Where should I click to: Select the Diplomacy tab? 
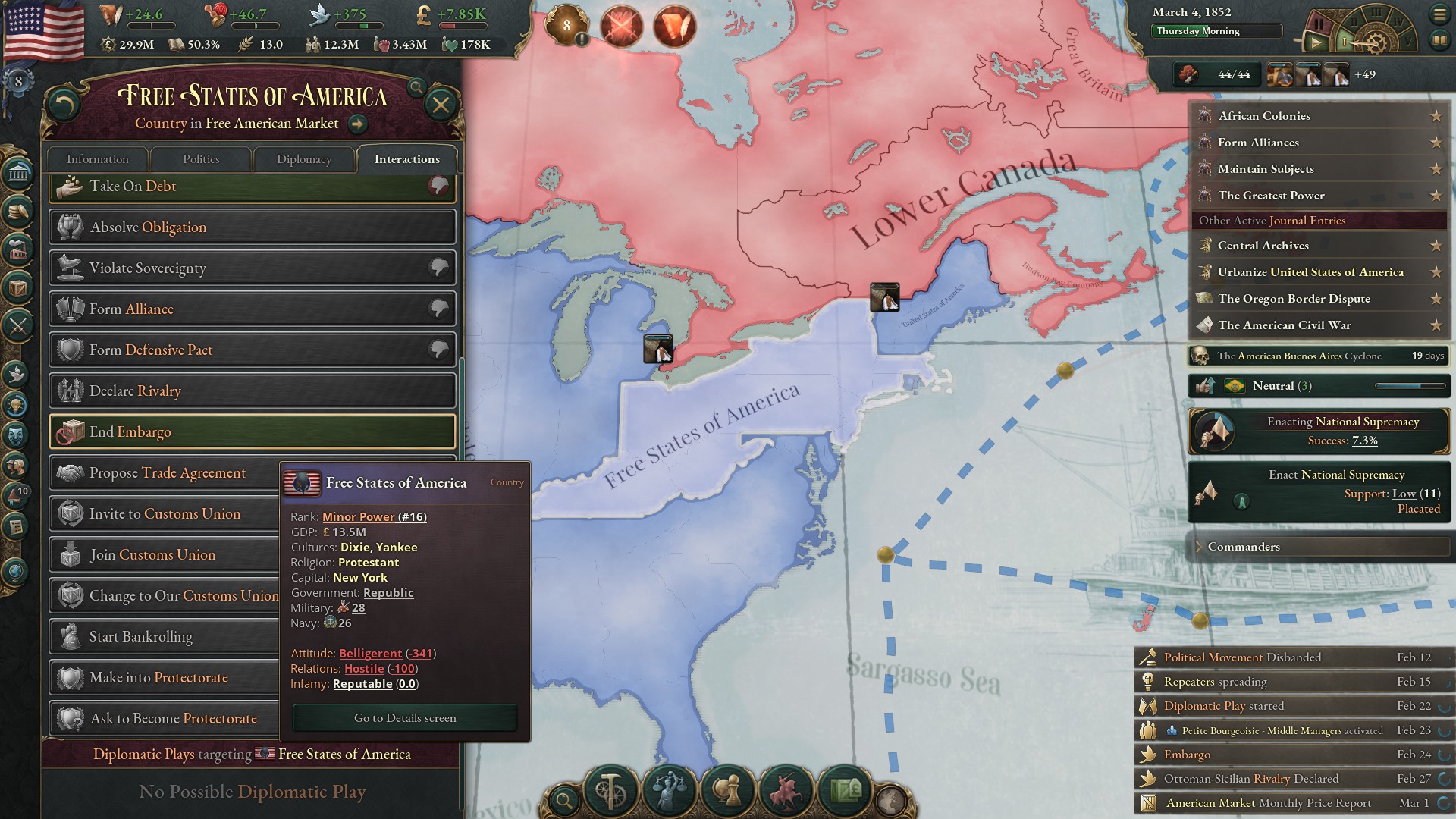[303, 159]
